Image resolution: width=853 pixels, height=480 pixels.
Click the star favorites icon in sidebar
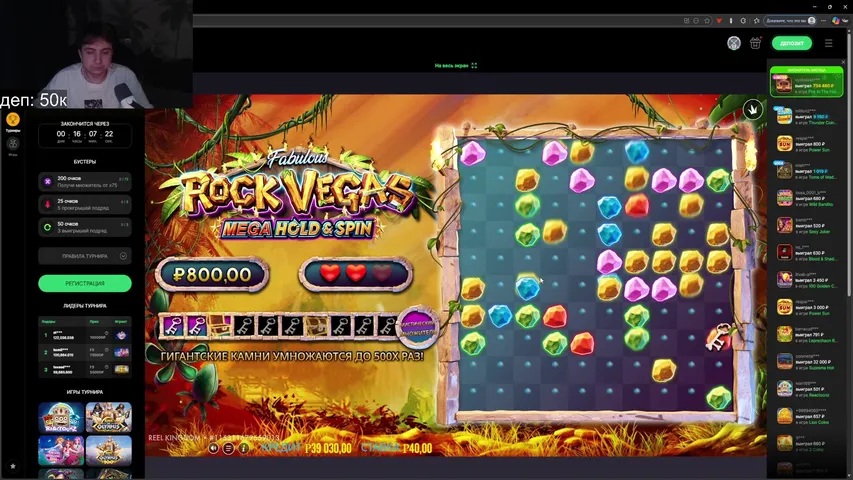pyautogui.click(x=13, y=466)
